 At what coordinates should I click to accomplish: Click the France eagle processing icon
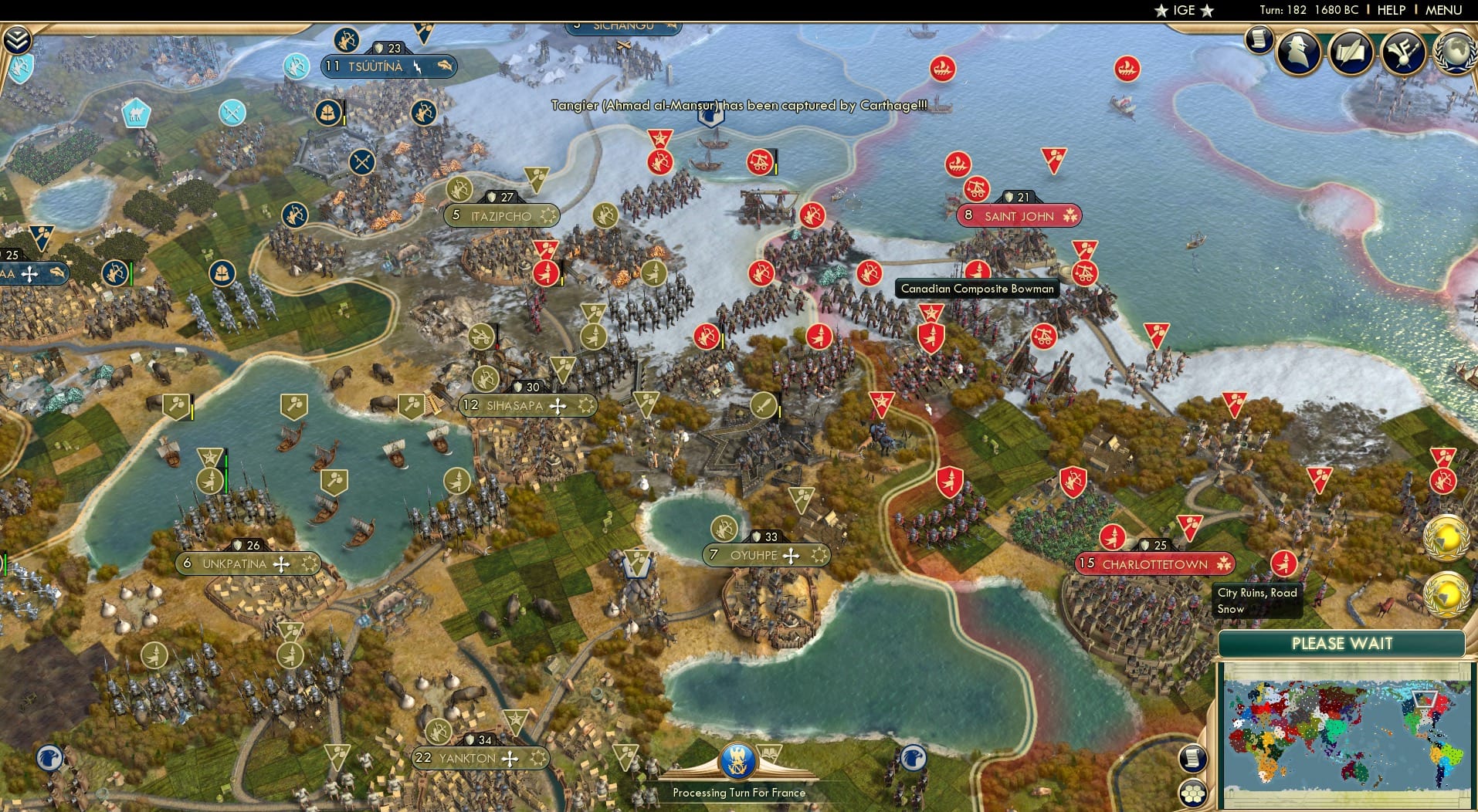click(x=740, y=760)
